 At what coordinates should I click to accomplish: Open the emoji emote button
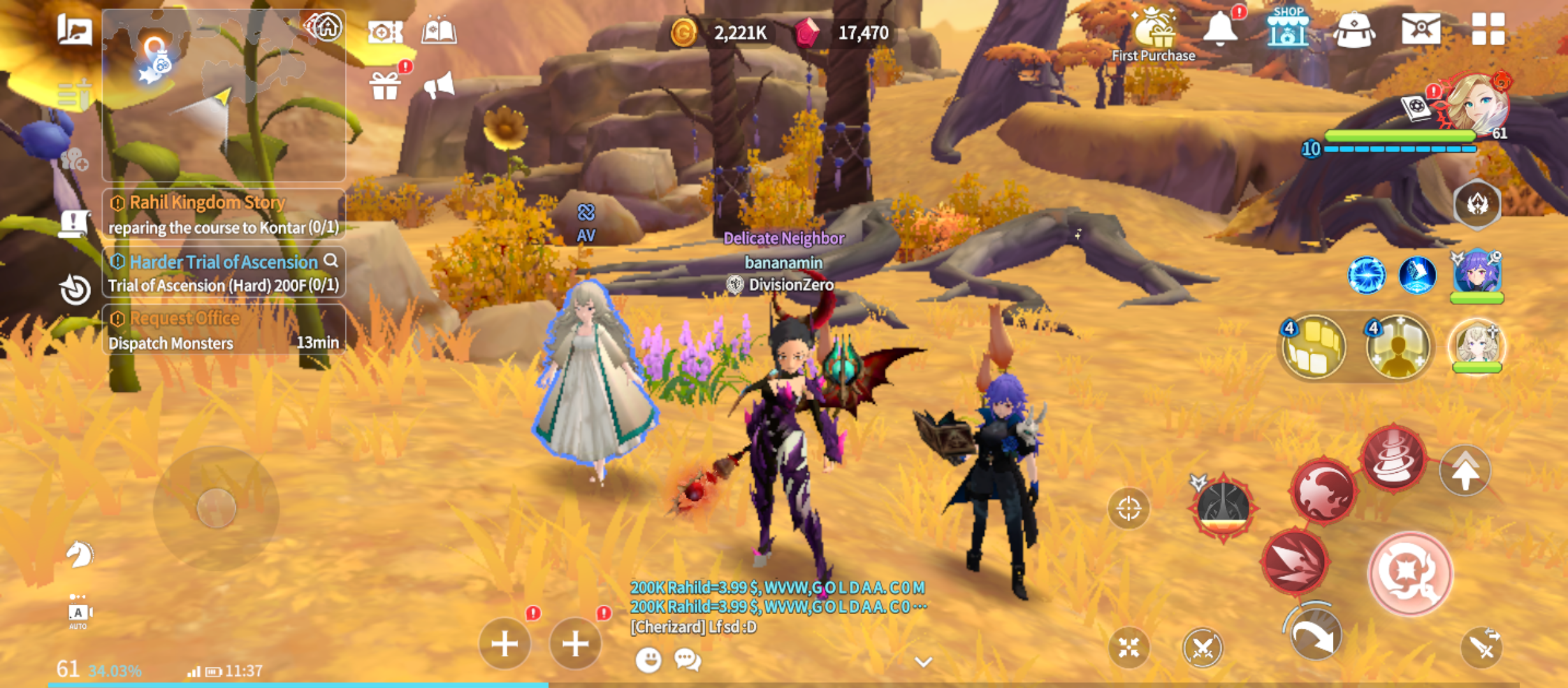[648, 659]
